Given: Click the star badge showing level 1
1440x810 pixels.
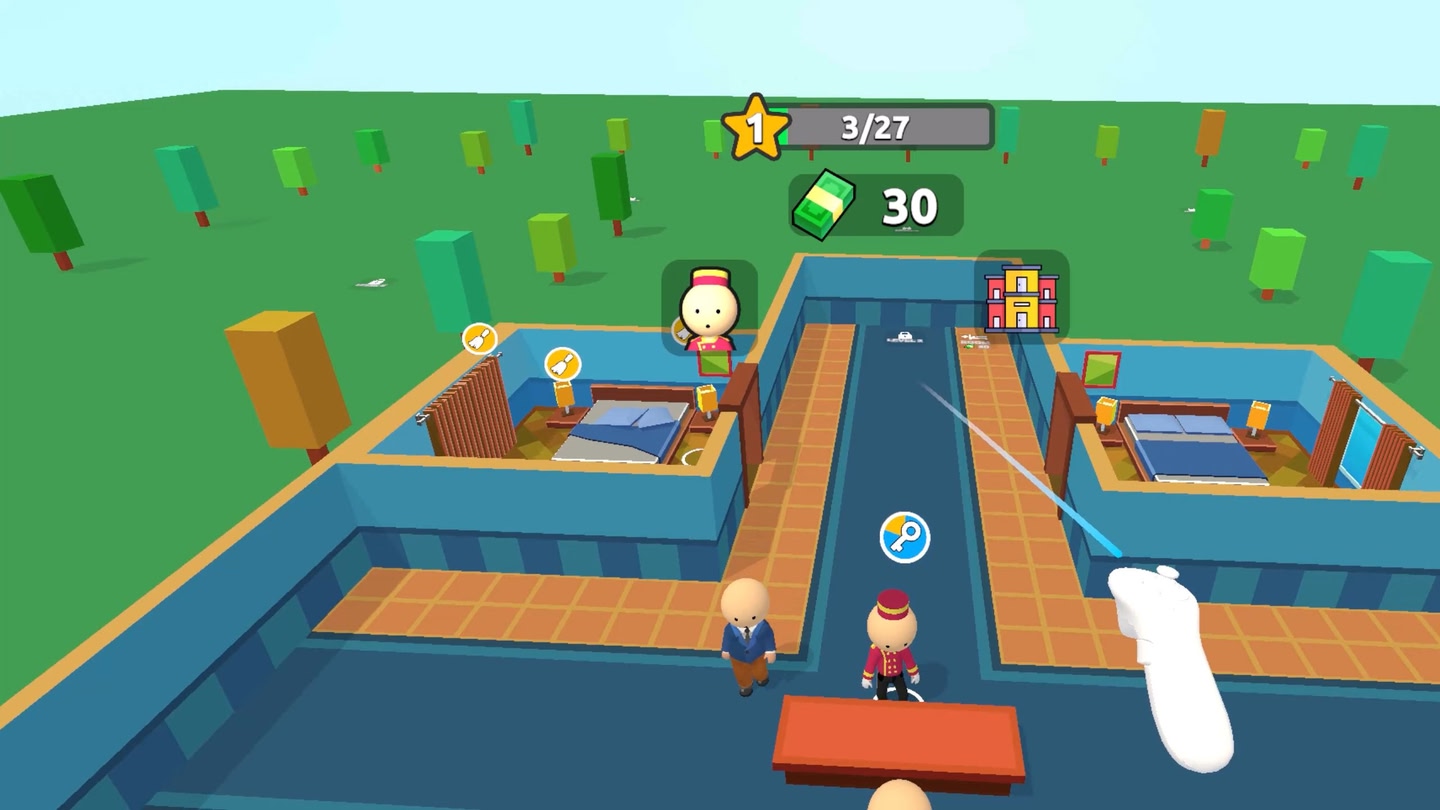Looking at the screenshot, I should 757,125.
